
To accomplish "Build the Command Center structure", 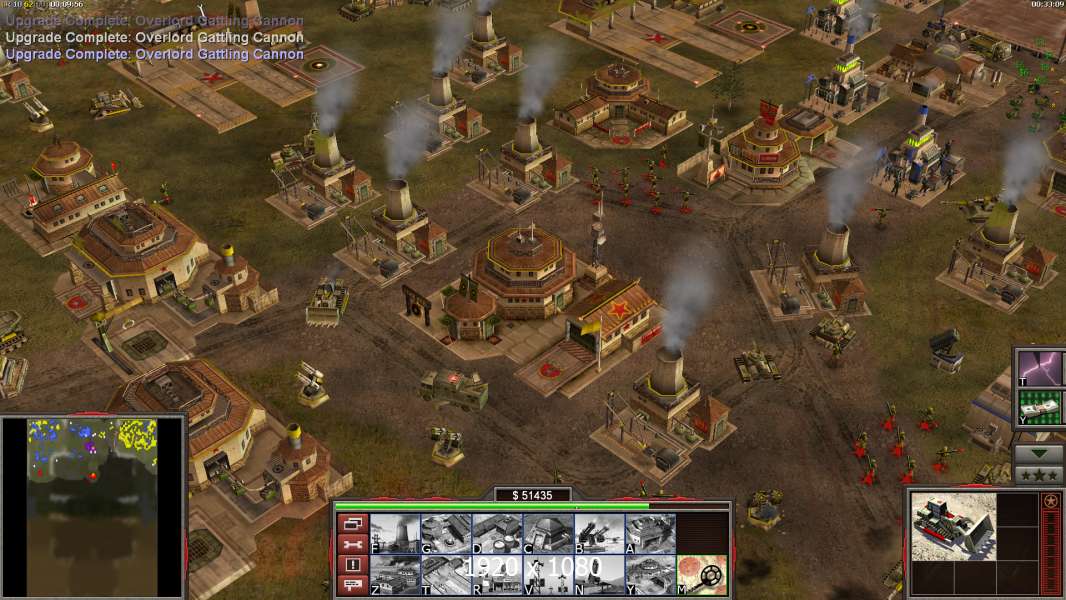I will 650,574.
